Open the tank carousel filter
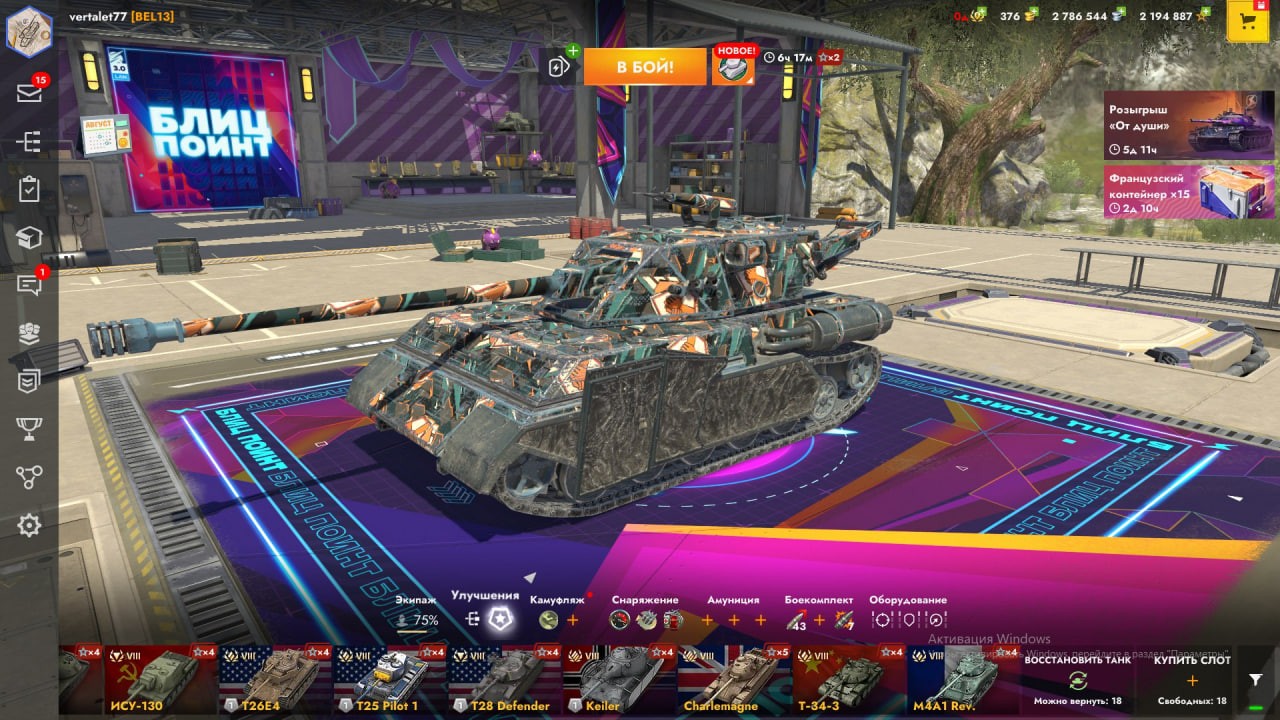The image size is (1280, 720). [x=1256, y=680]
